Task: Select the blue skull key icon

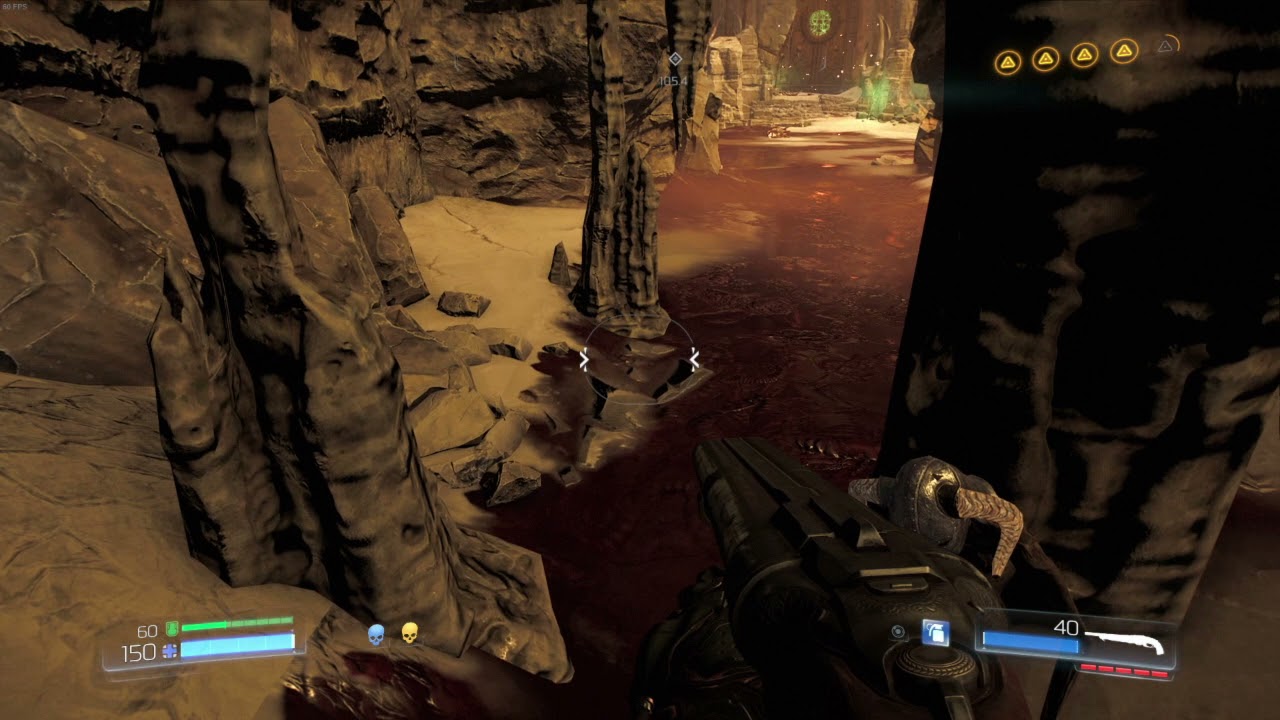Action: (376, 634)
